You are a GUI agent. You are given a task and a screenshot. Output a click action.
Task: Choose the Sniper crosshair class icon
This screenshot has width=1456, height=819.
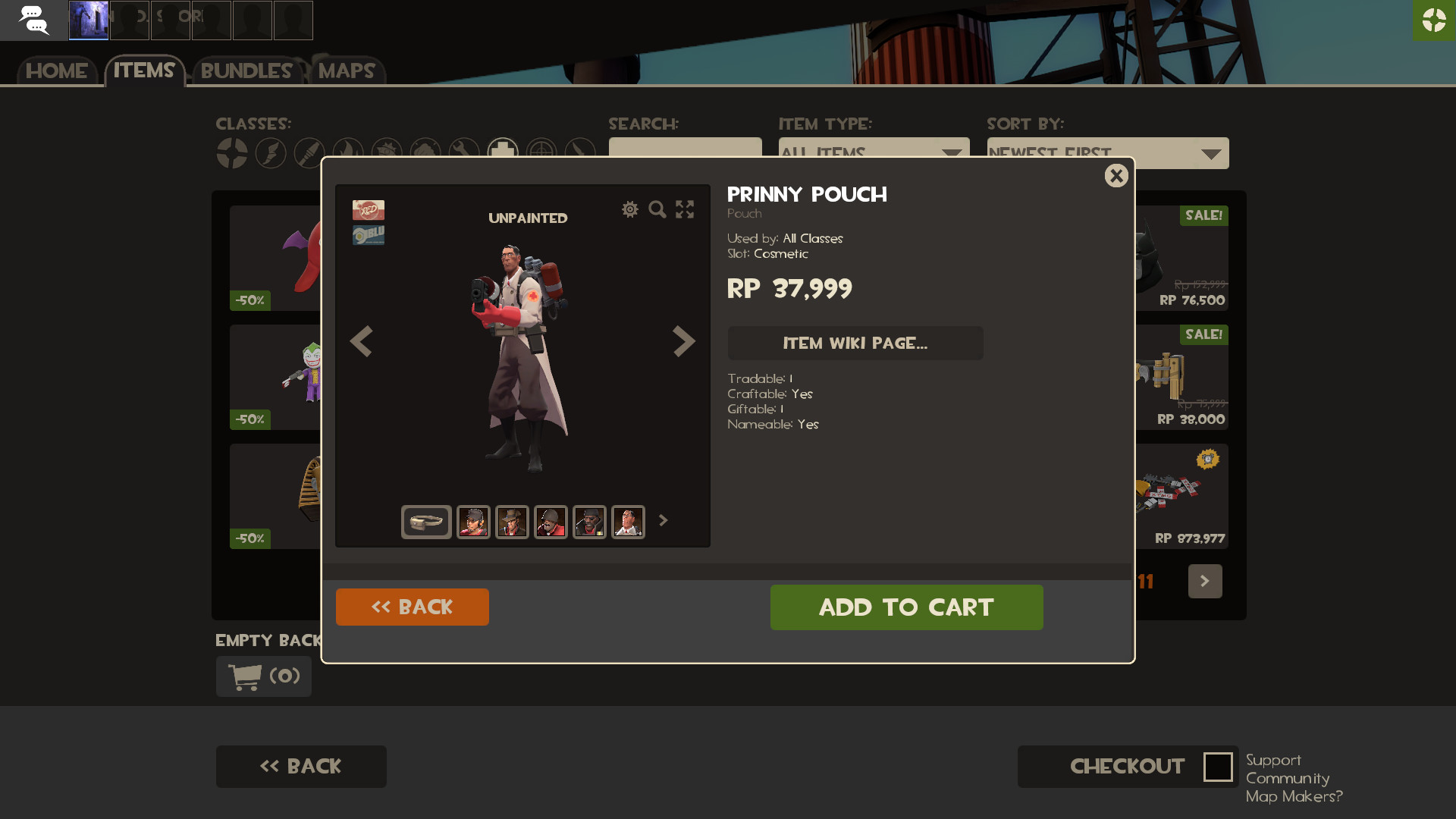click(x=541, y=152)
